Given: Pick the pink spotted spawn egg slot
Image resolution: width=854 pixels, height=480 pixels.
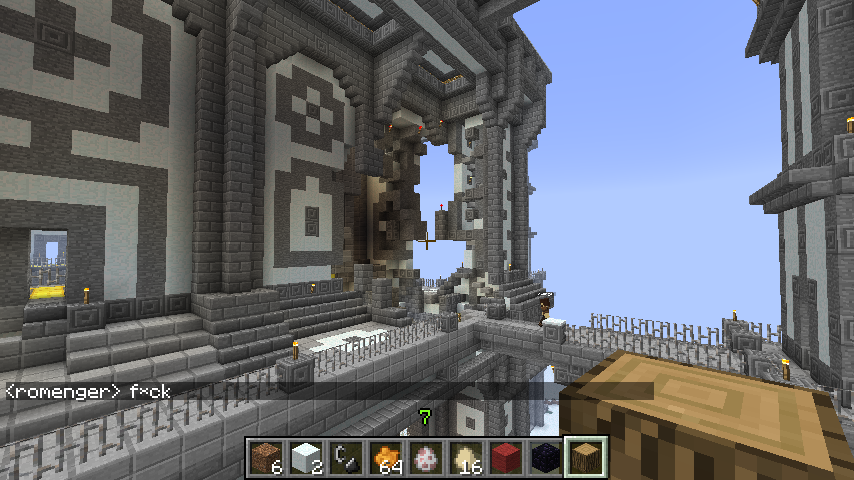Looking at the screenshot, I should 427,458.
